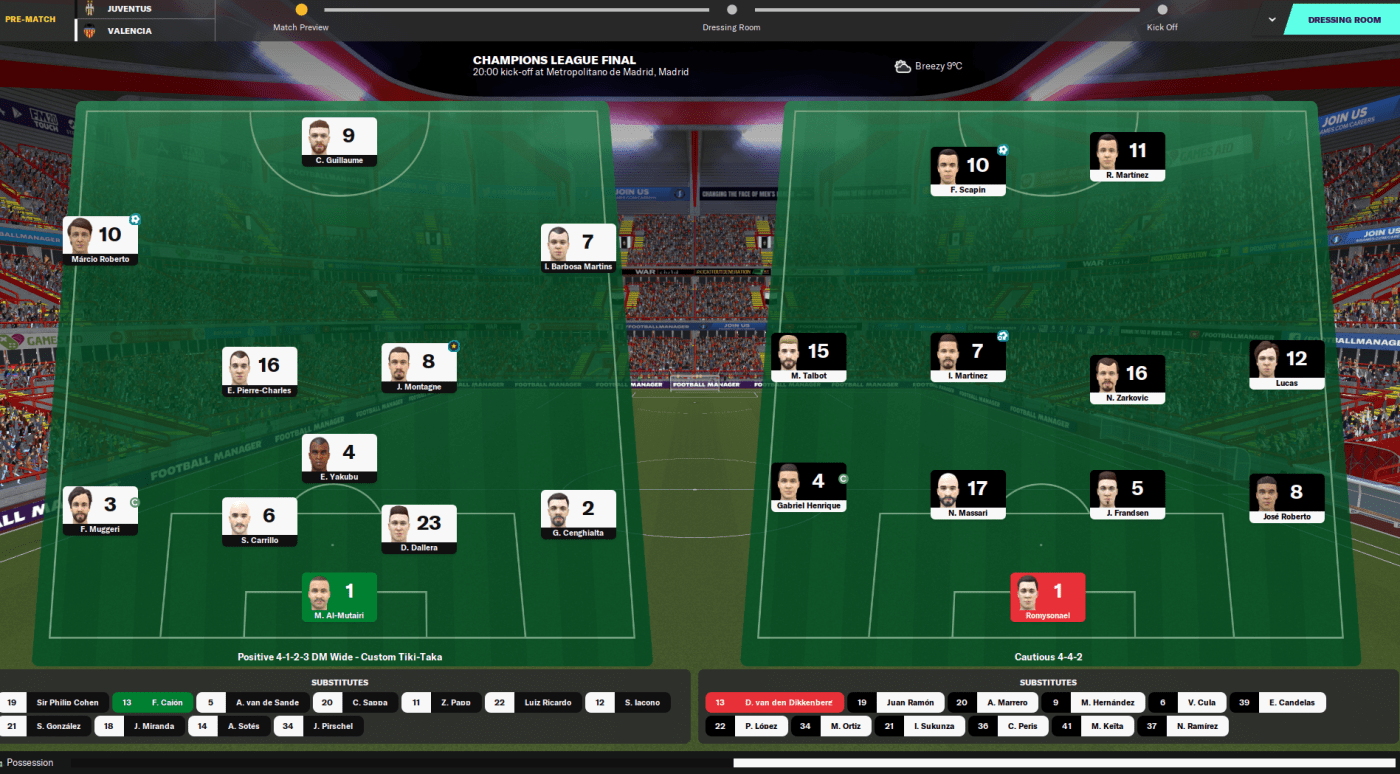This screenshot has width=1400, height=774.
Task: Jump to the Kick Off stage marker
Action: 1162,10
